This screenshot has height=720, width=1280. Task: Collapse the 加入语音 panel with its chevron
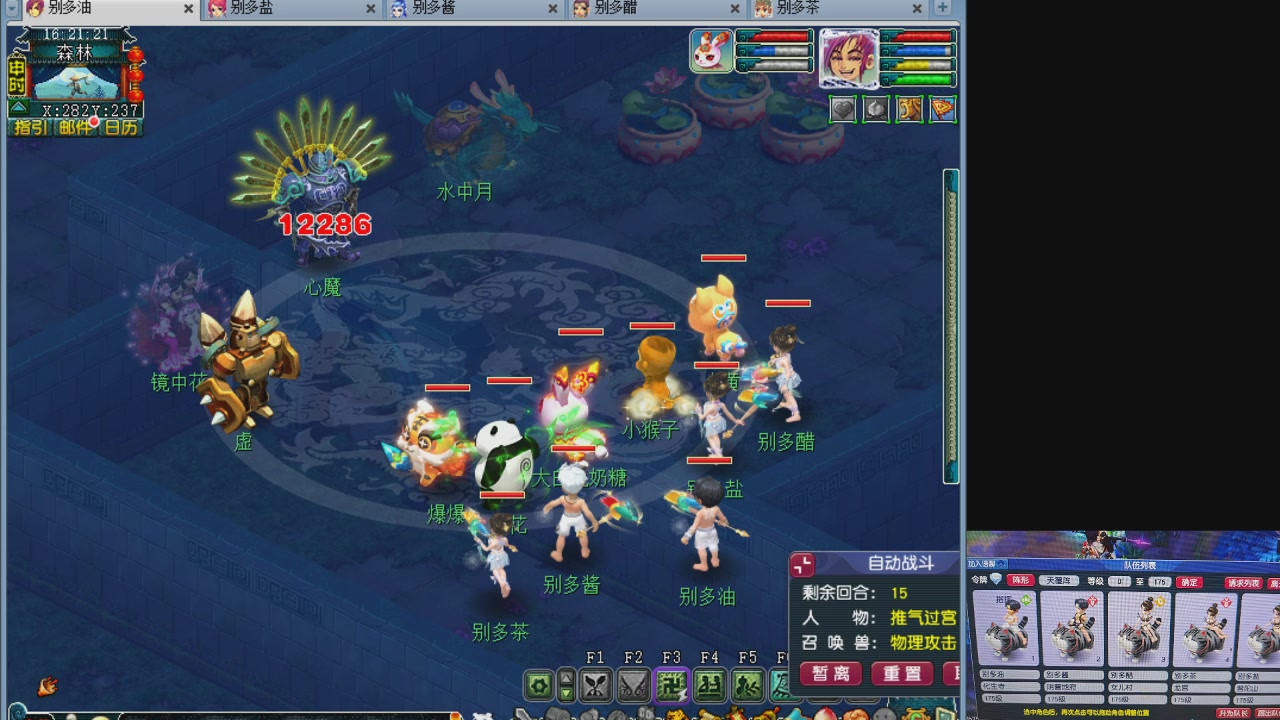pyautogui.click(x=1001, y=564)
